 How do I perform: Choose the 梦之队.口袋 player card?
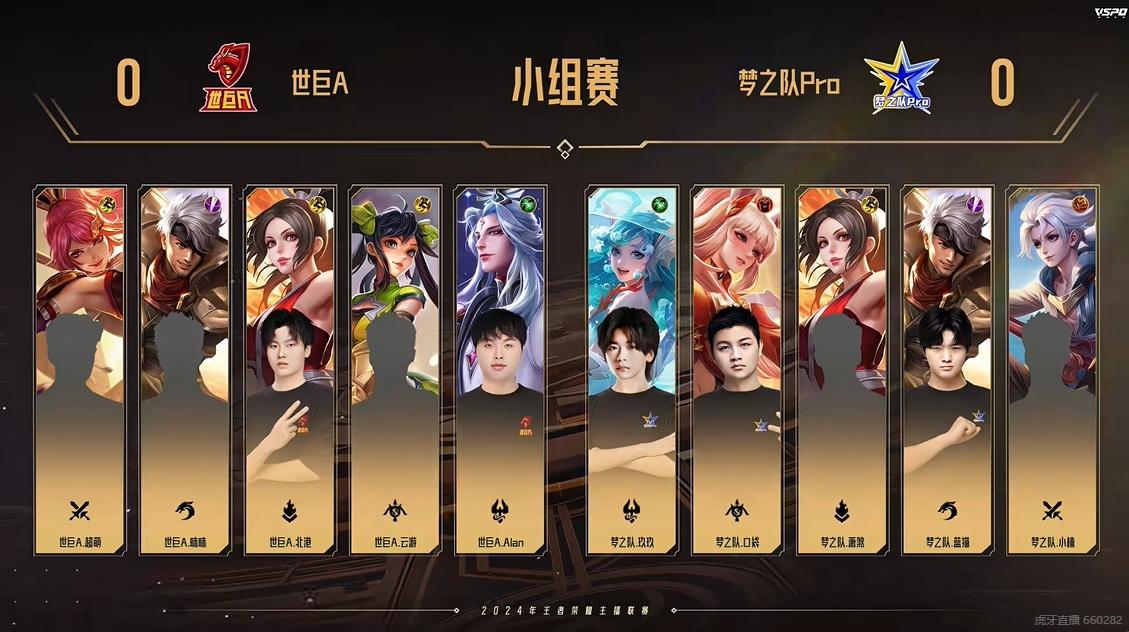click(737, 370)
